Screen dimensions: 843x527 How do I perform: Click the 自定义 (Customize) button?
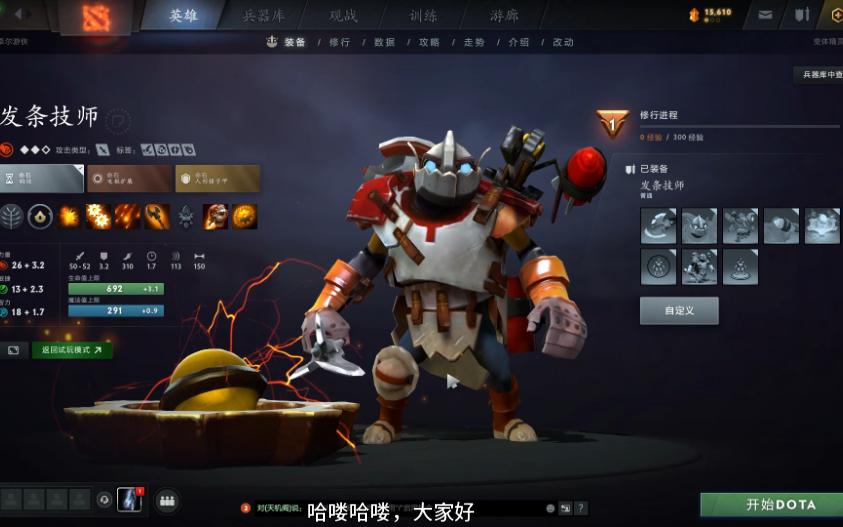coord(679,311)
